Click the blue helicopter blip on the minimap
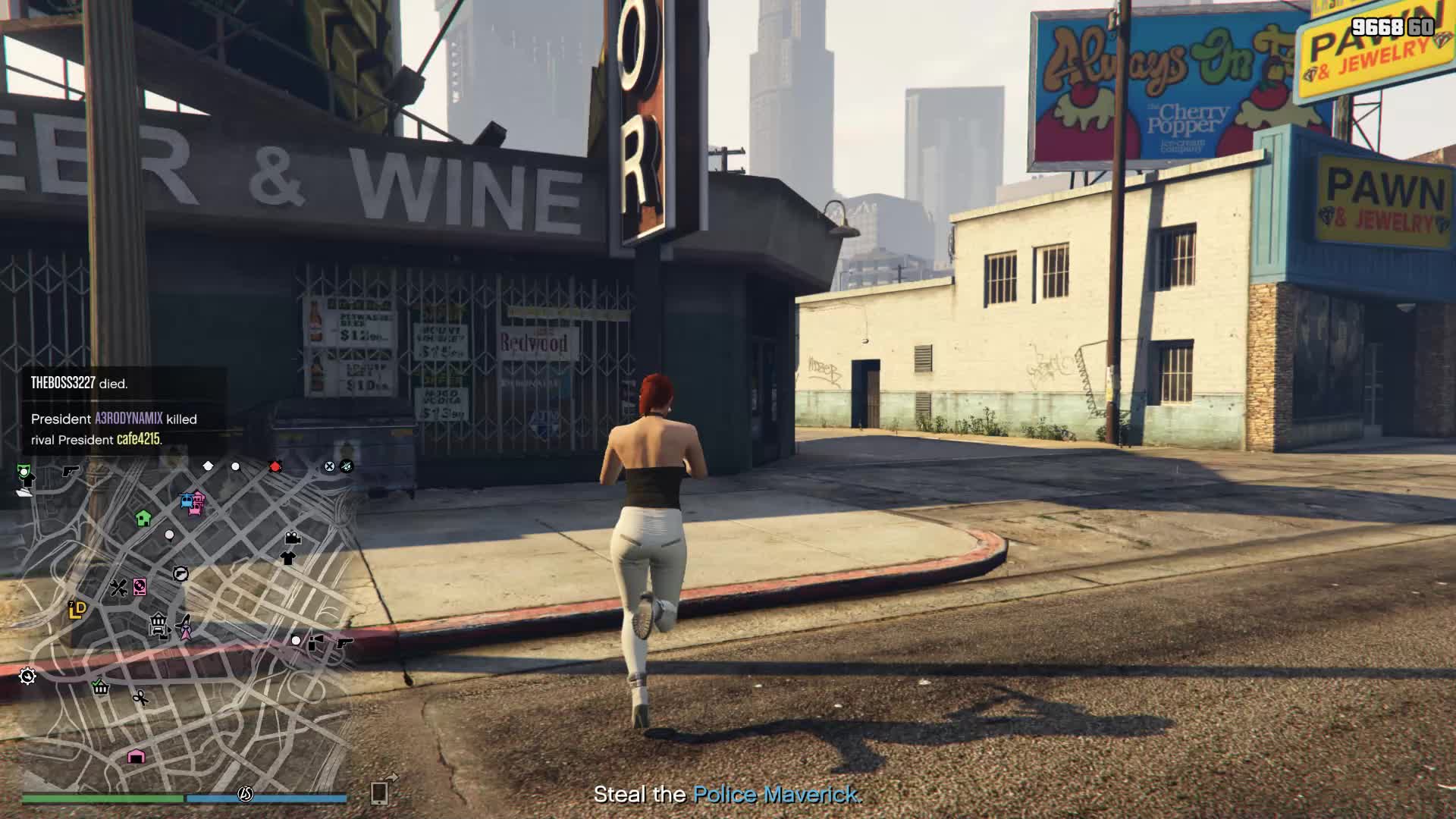 click(187, 499)
